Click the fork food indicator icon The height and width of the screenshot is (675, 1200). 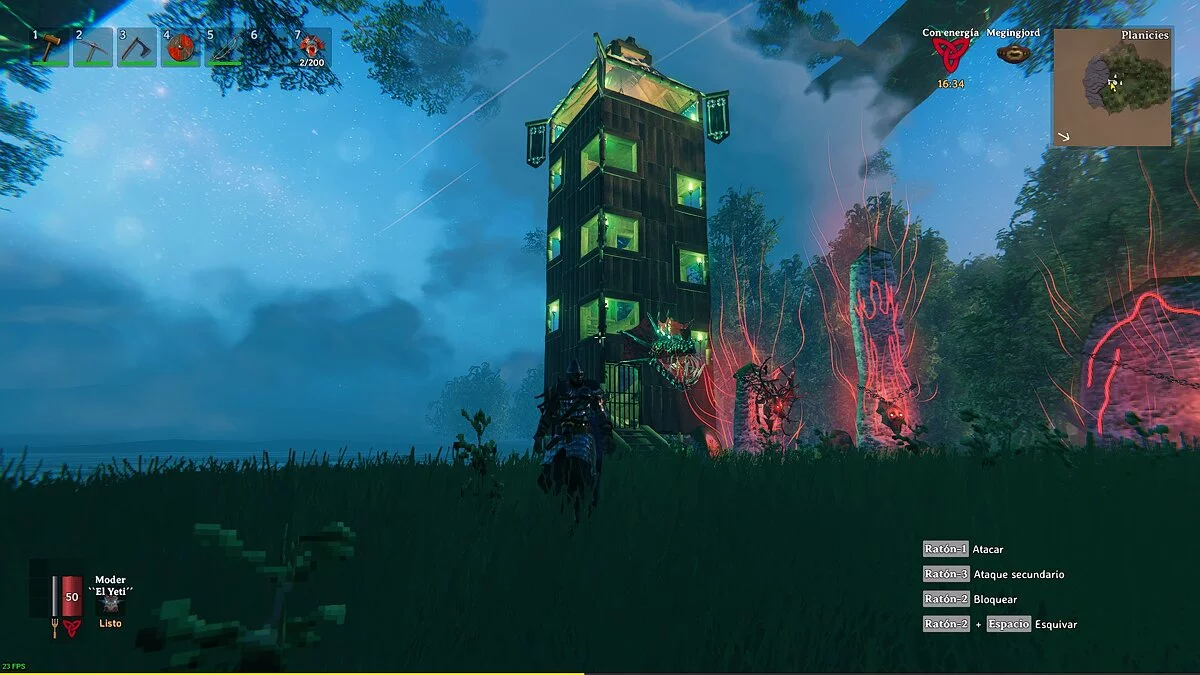(x=54, y=628)
